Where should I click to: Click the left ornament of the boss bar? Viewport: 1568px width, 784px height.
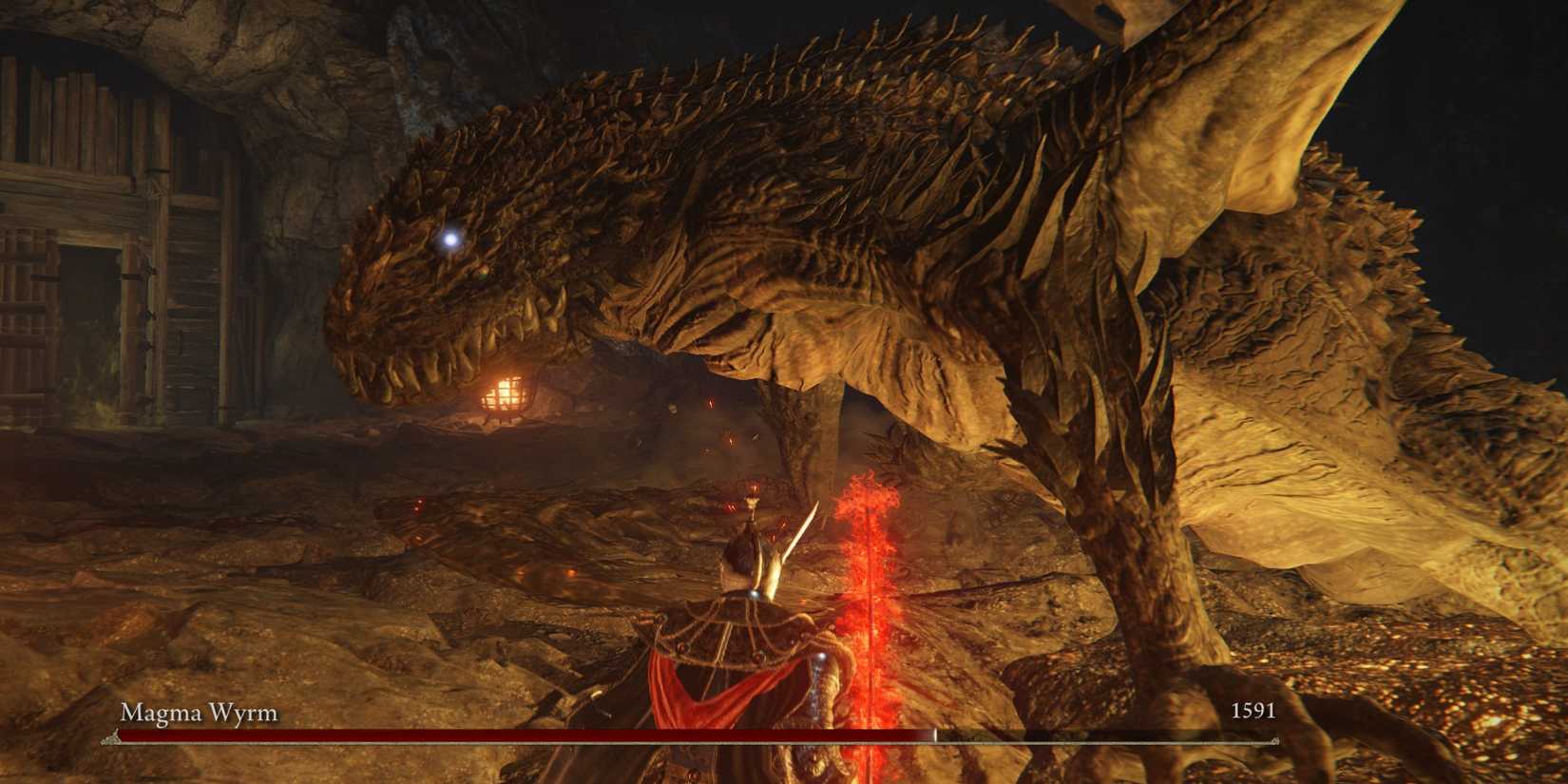pyautogui.click(x=111, y=736)
